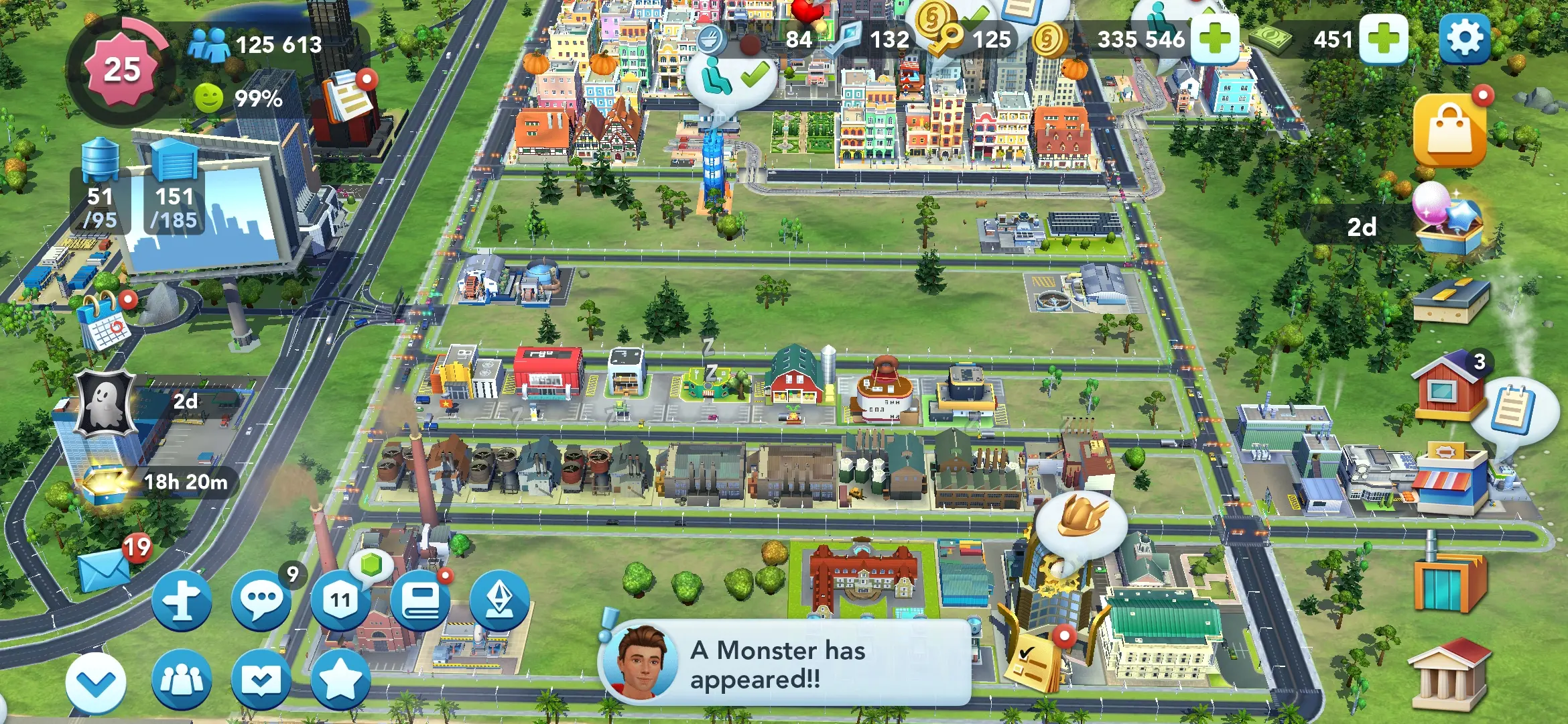
Task: Open the settings gear menu
Action: pyautogui.click(x=1464, y=39)
